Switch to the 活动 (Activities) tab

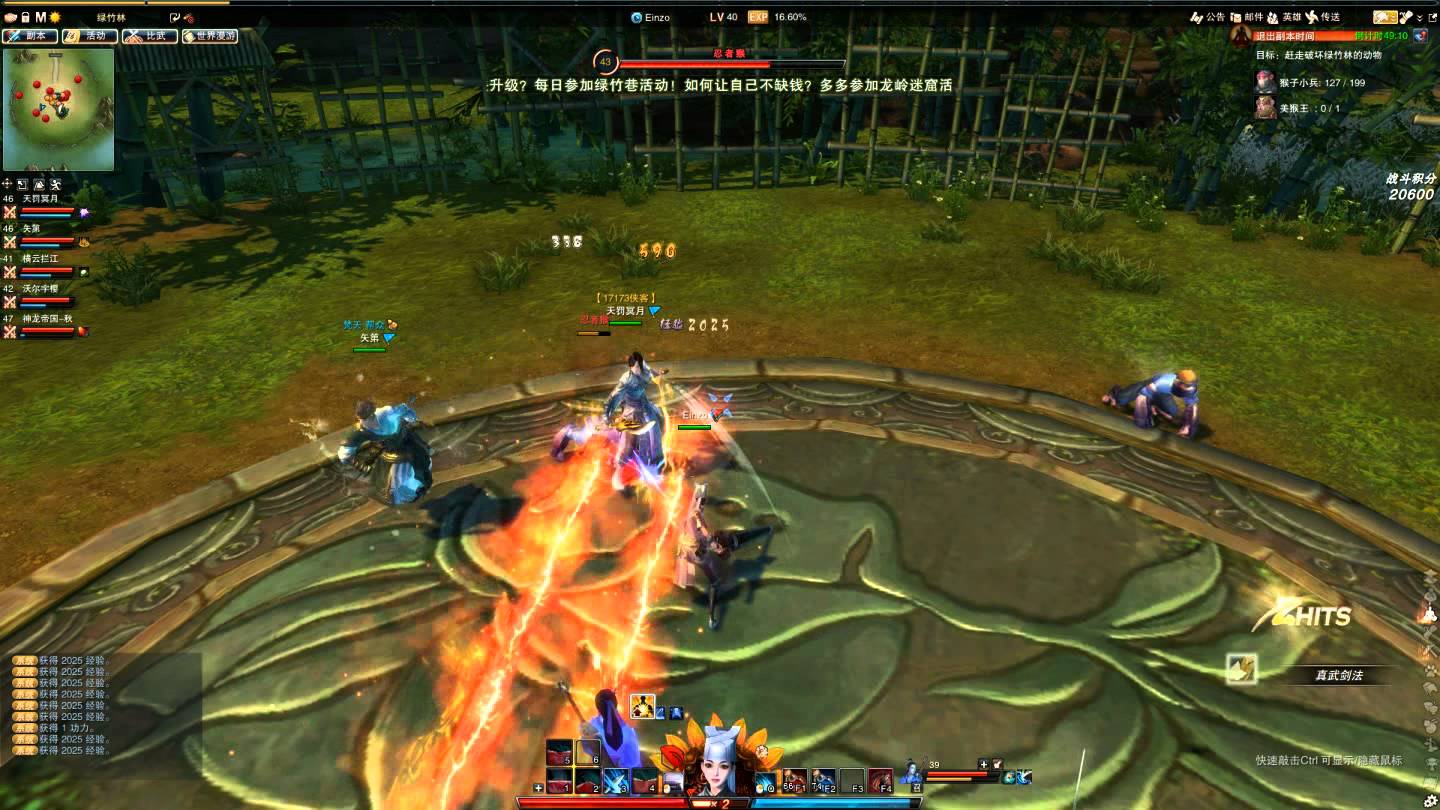[90, 36]
